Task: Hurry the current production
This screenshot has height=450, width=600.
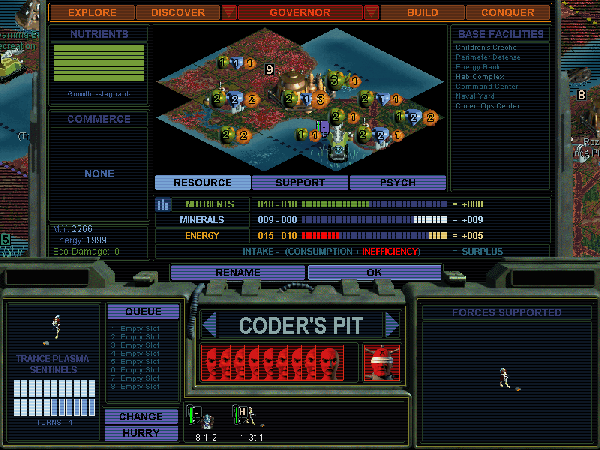Action: point(141,433)
